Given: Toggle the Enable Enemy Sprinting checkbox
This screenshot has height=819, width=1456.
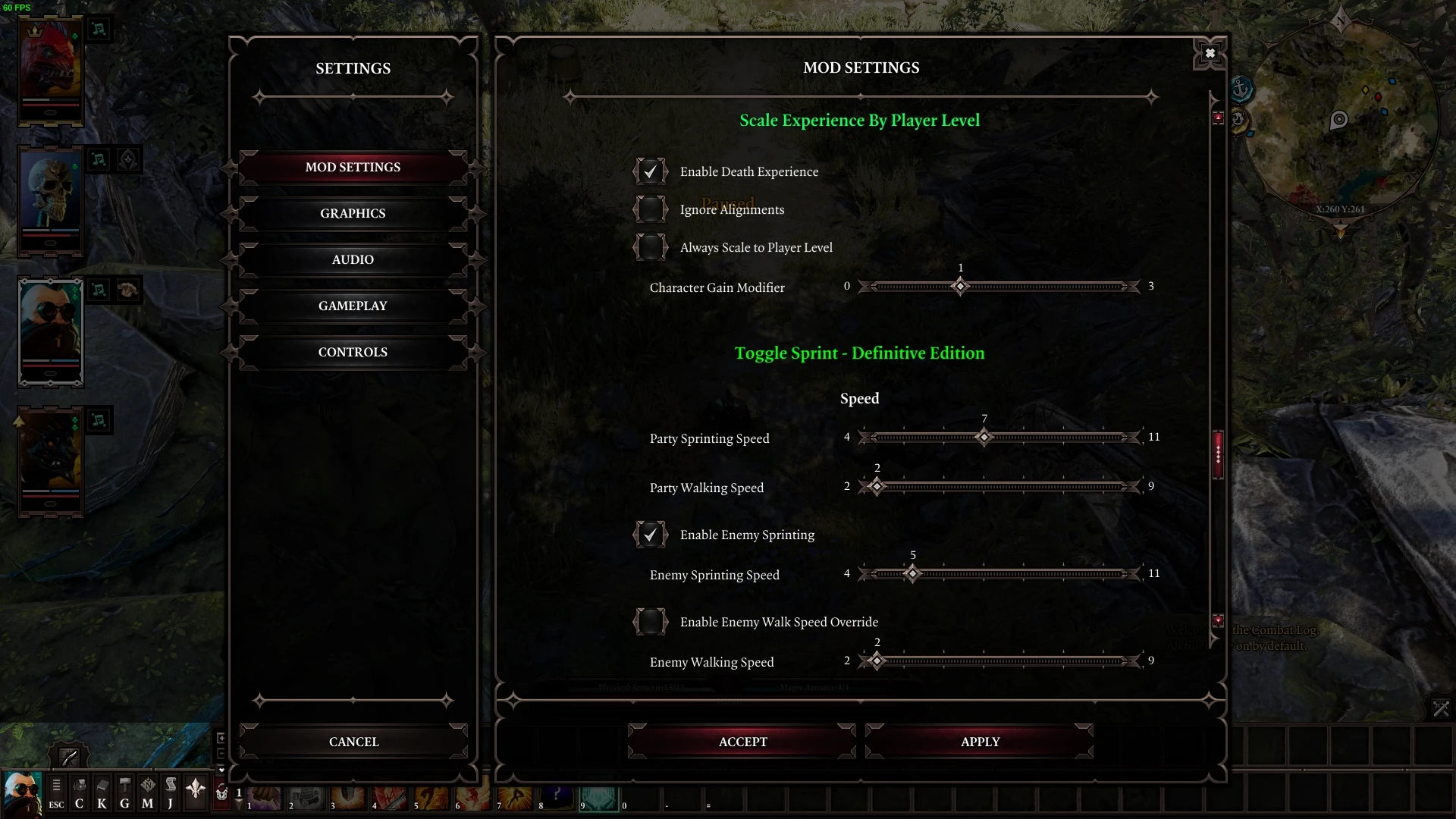Looking at the screenshot, I should tap(651, 535).
